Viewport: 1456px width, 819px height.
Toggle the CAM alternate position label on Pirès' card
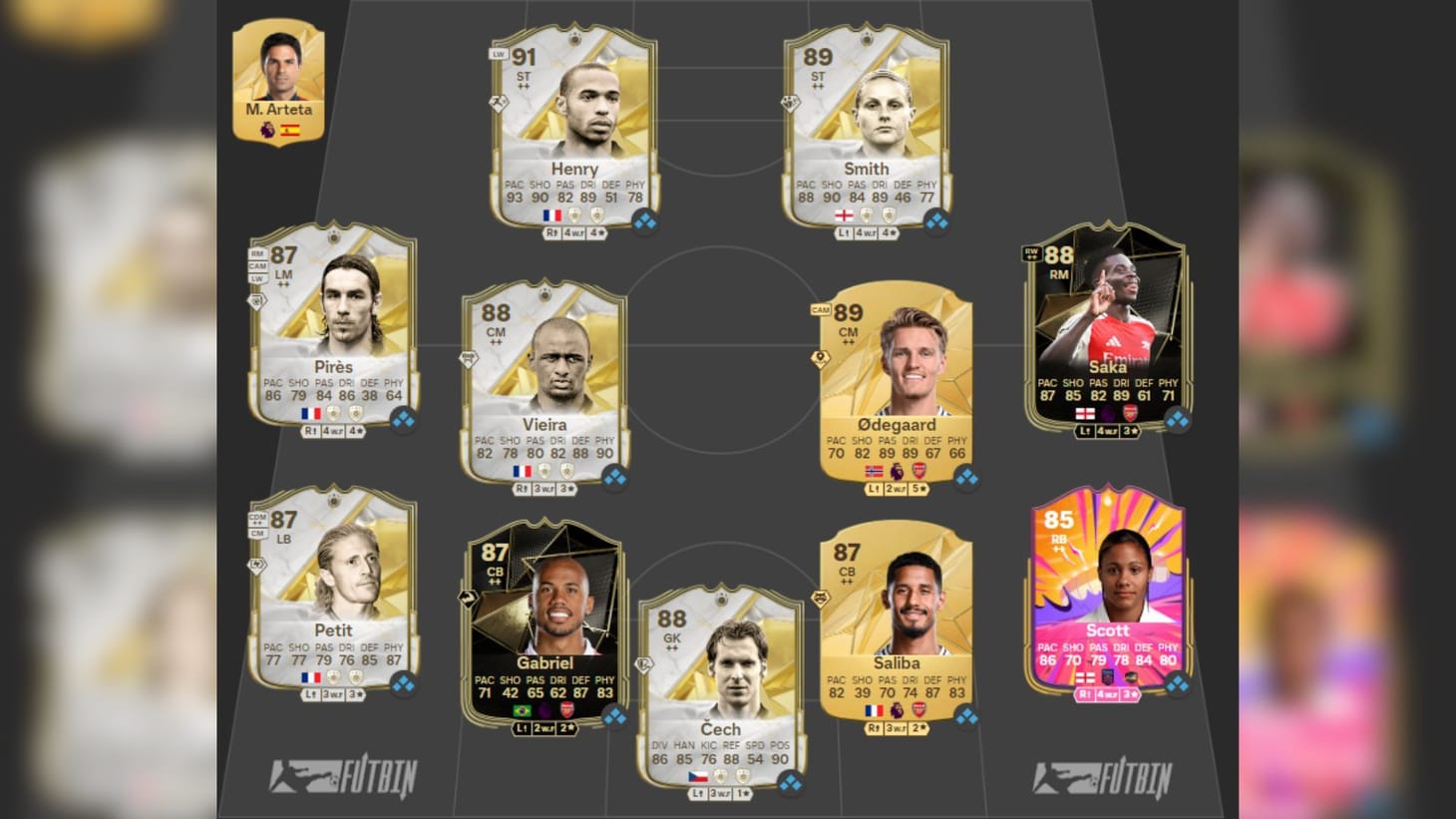[259, 266]
